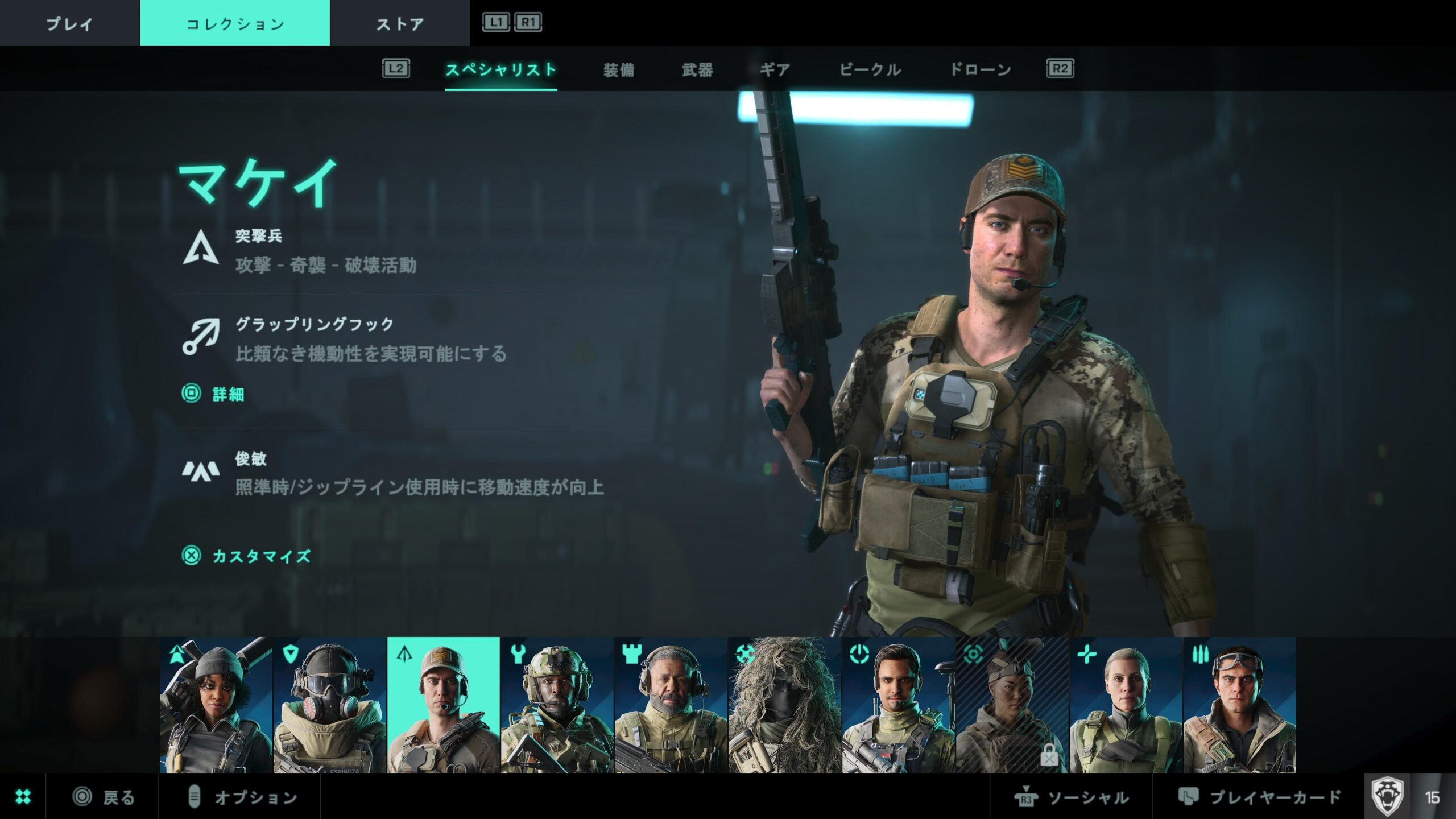Select the gas mask specialist portrait
Image resolution: width=1456 pixels, height=819 pixels.
click(x=330, y=705)
